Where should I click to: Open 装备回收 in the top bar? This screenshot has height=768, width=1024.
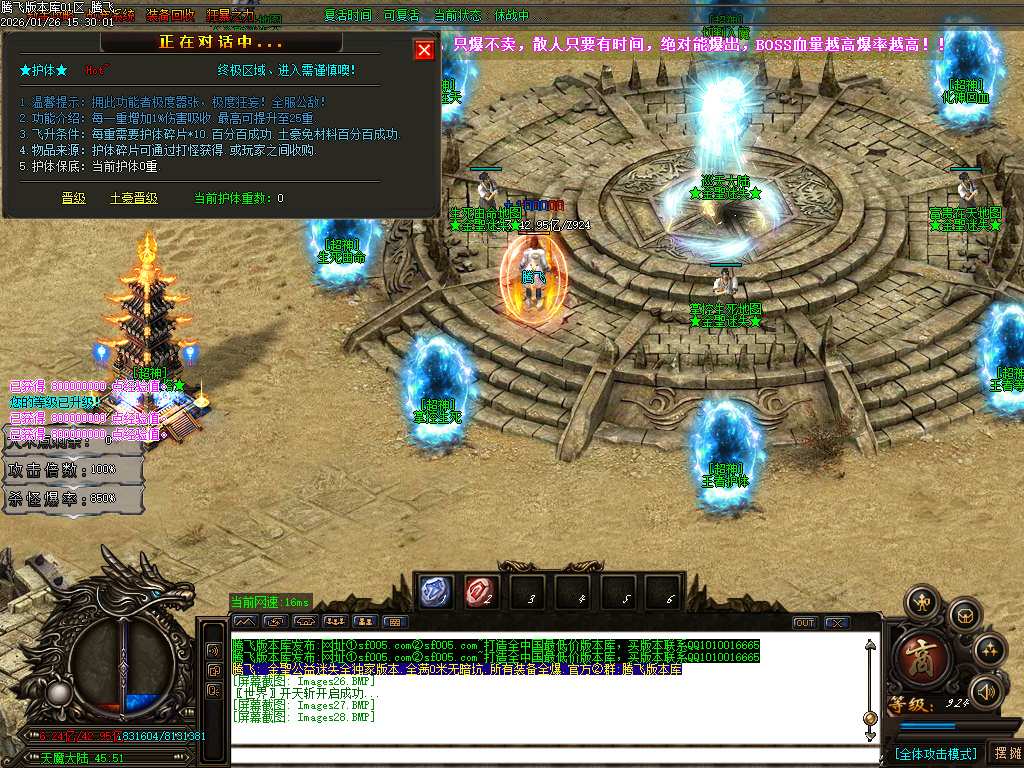tap(170, 16)
